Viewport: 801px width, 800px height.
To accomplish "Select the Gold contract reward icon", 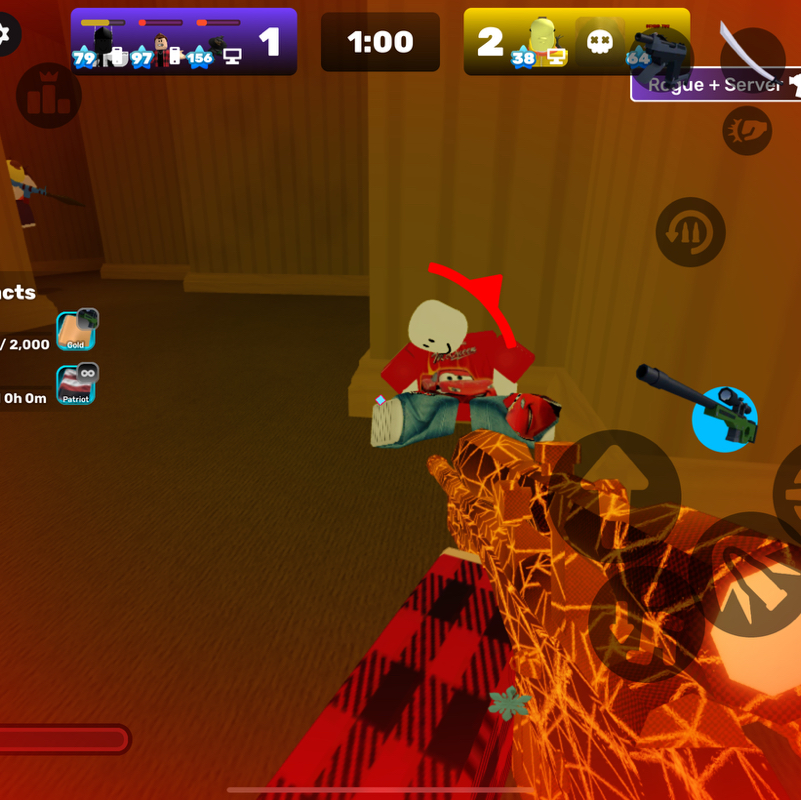I will (76, 331).
